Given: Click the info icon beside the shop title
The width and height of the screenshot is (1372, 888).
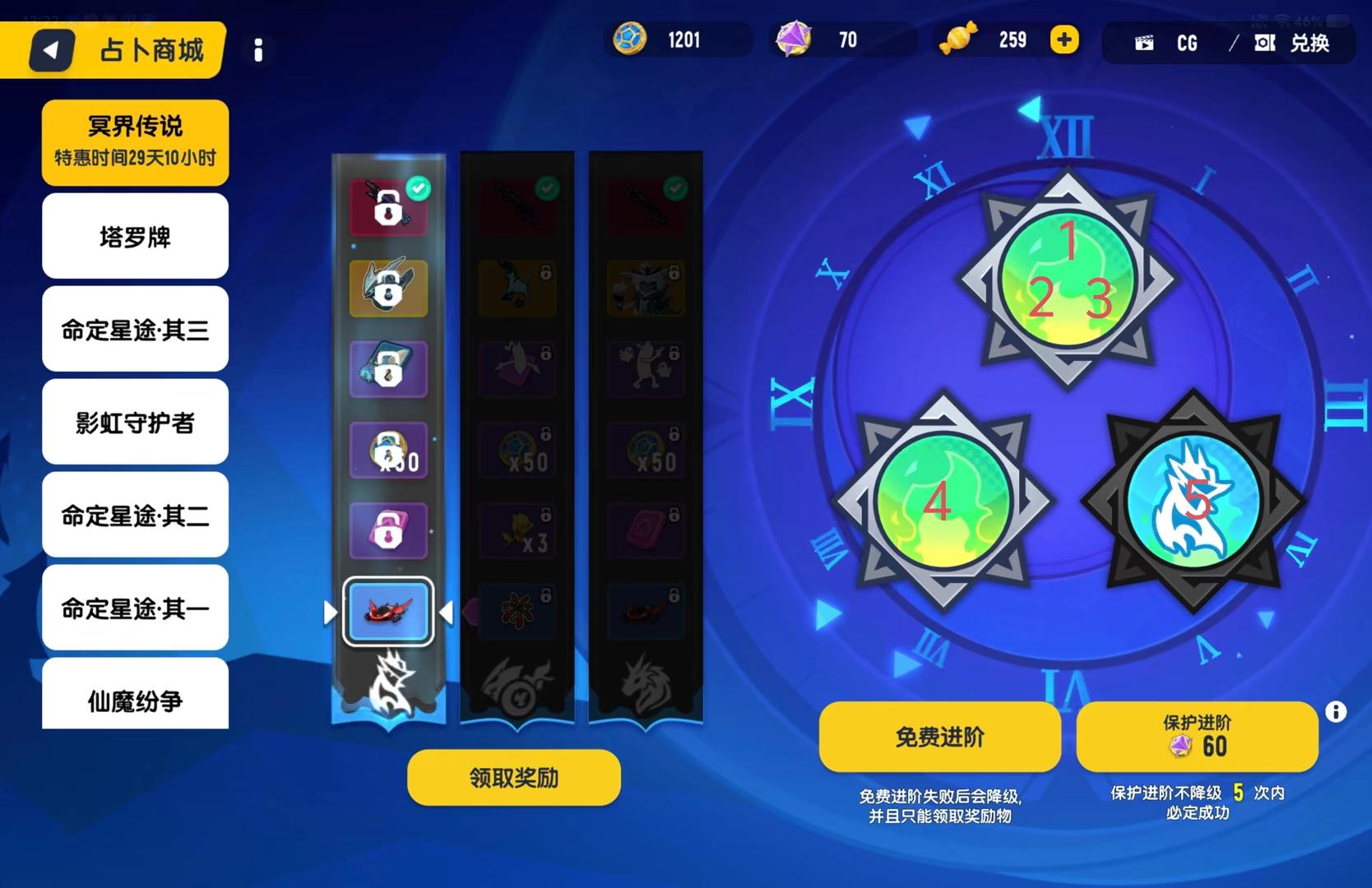Looking at the screenshot, I should [257, 51].
